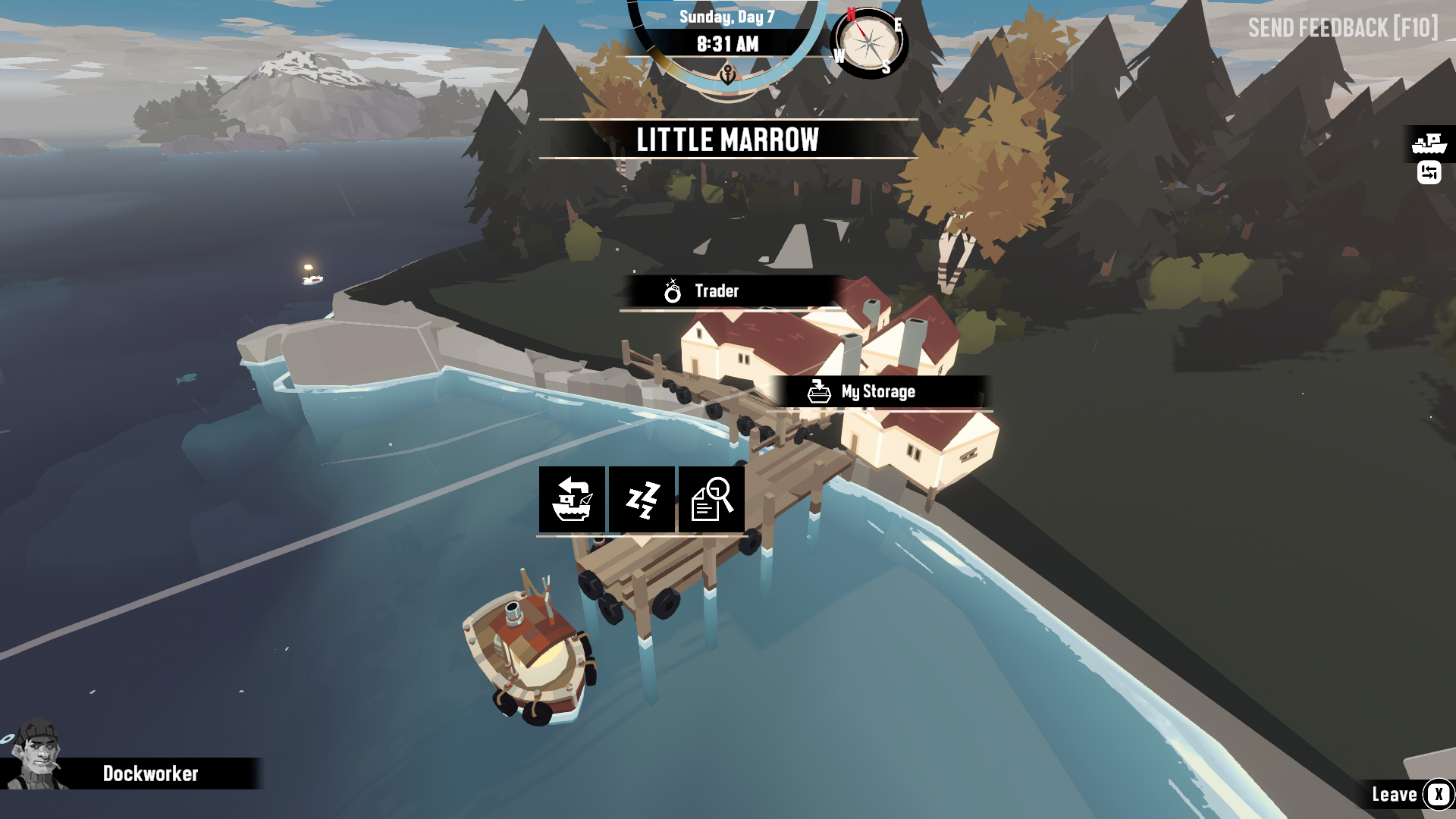
Task: Click the pocket watch icon beside Trader
Action: (672, 290)
